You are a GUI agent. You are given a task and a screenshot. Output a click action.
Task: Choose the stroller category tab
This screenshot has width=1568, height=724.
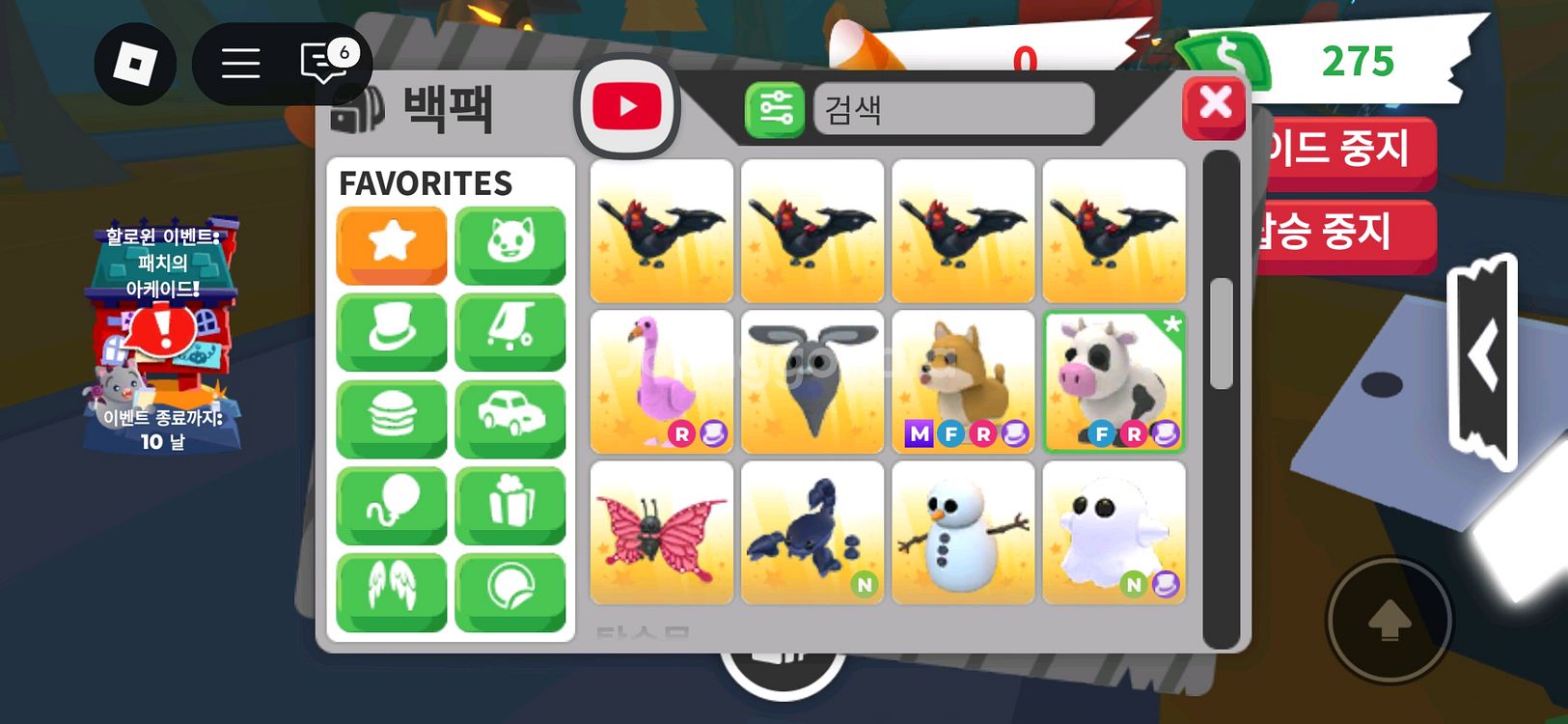(x=509, y=331)
